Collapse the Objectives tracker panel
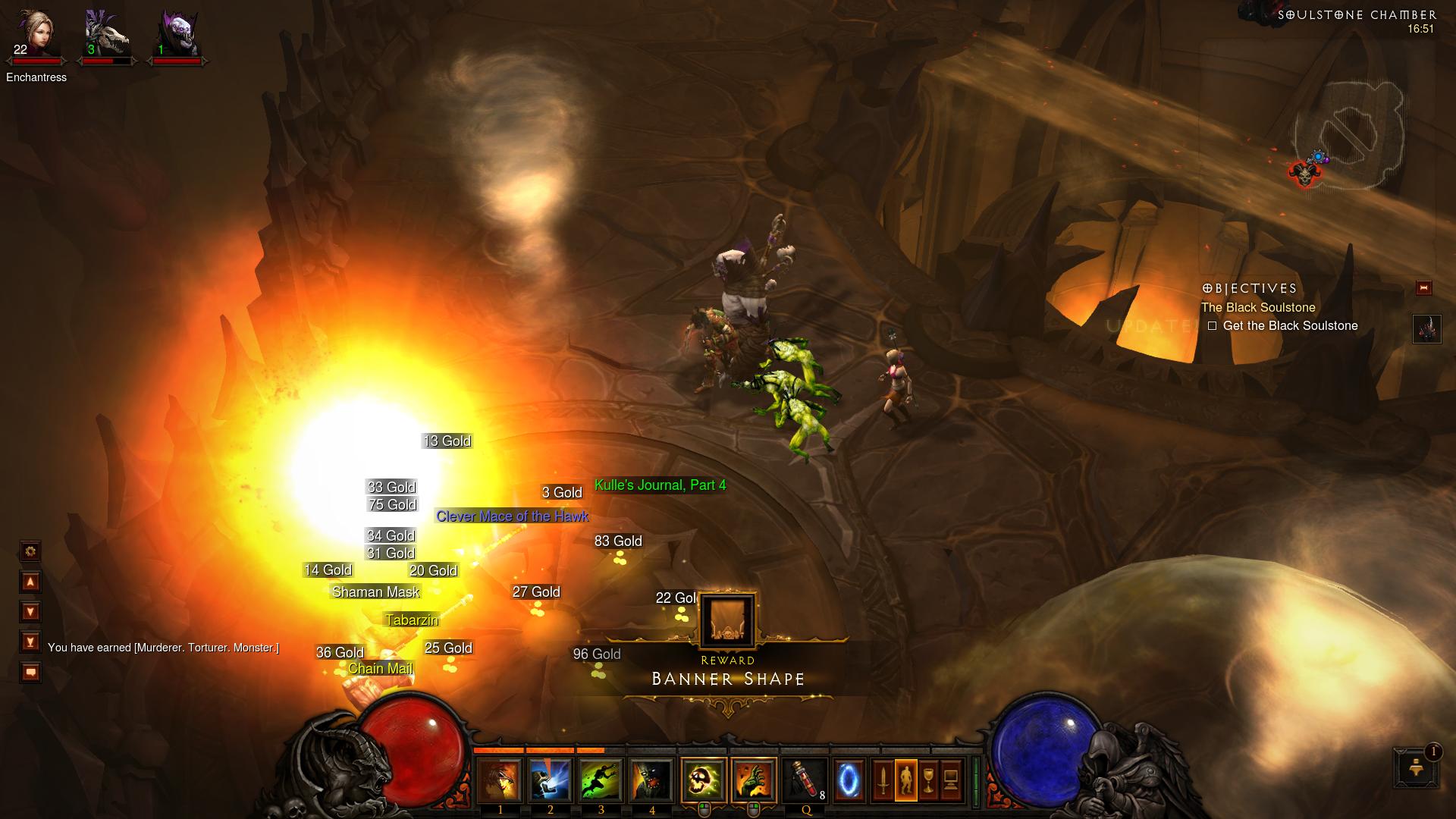The width and height of the screenshot is (1456, 819). pos(1423,287)
